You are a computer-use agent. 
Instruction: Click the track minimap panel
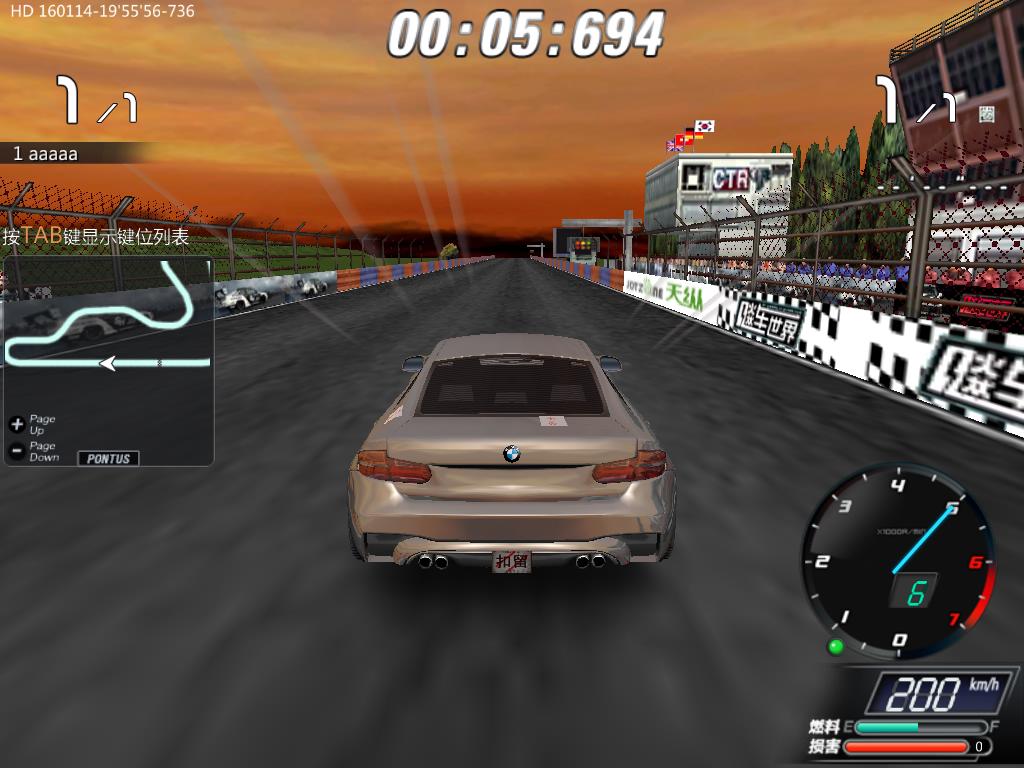click(108, 330)
